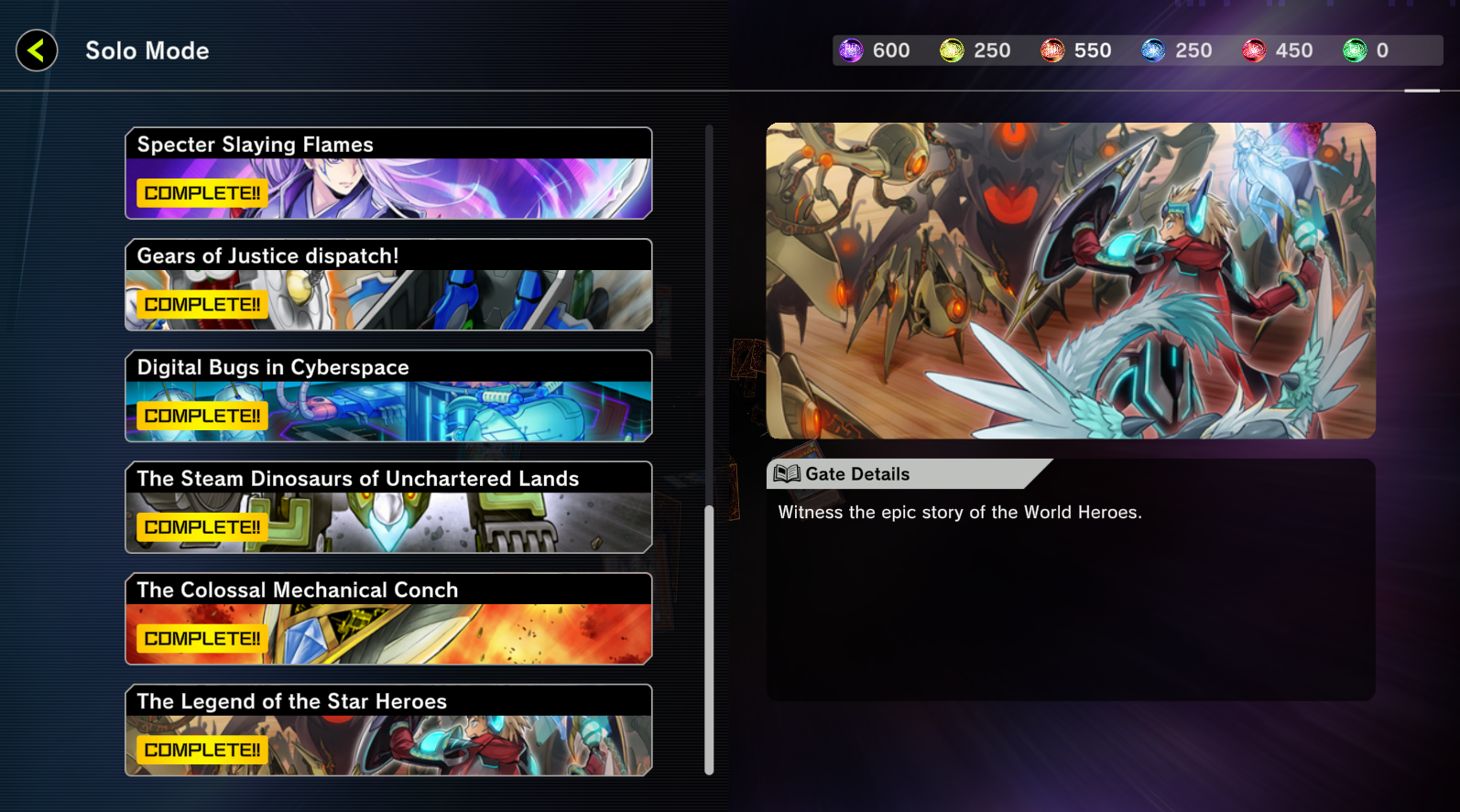Click the orange gem icon with 550 count
Image resolution: width=1460 pixels, height=812 pixels.
click(x=1053, y=50)
